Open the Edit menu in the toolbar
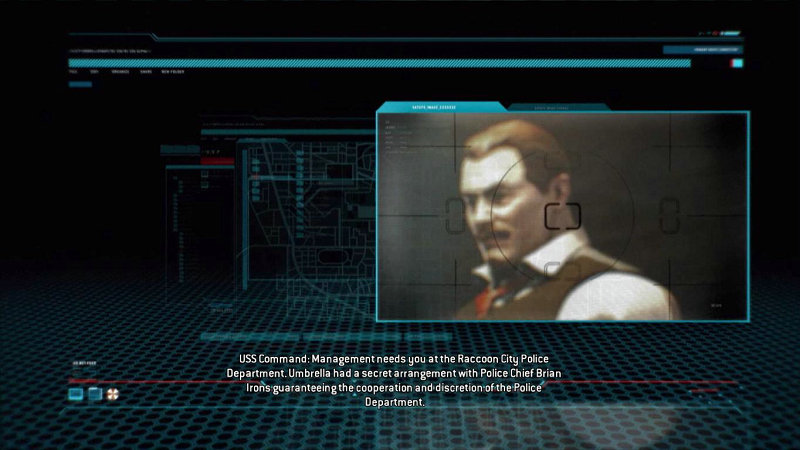 point(94,71)
